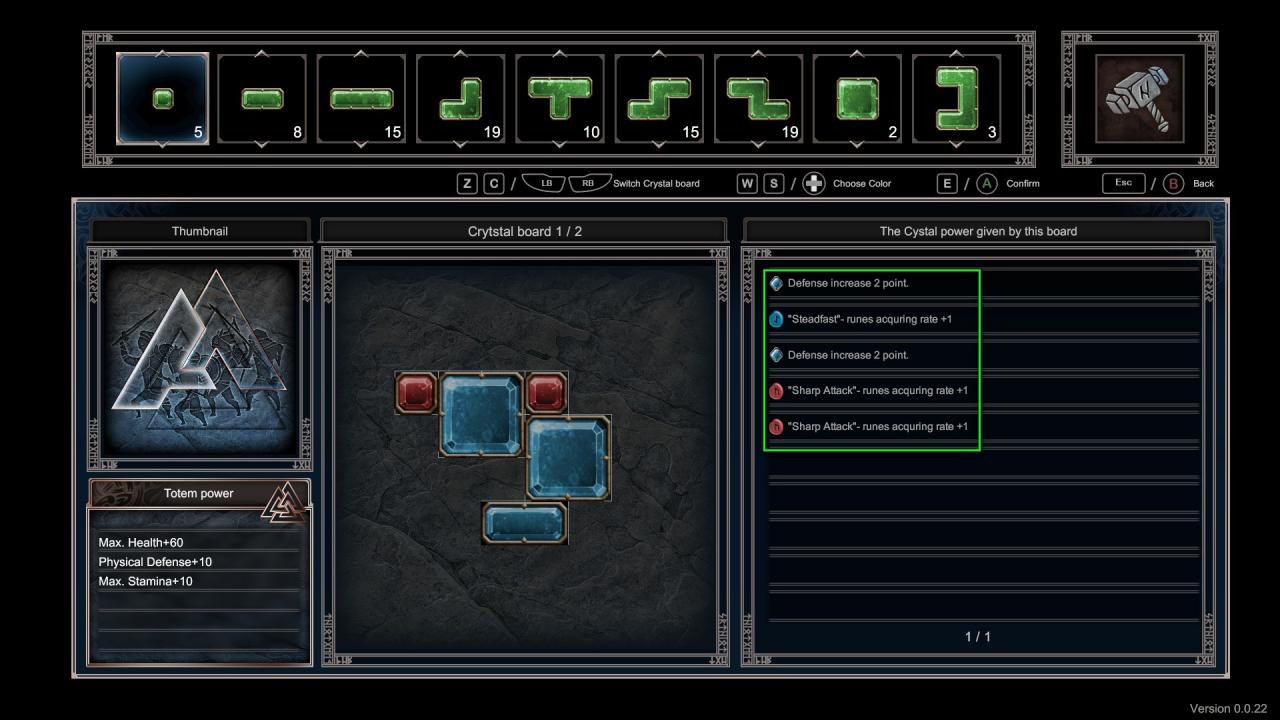The height and width of the screenshot is (720, 1280).
Task: Select the "Steadfast" runes acquiring rate row
Action: pyautogui.click(x=870, y=319)
